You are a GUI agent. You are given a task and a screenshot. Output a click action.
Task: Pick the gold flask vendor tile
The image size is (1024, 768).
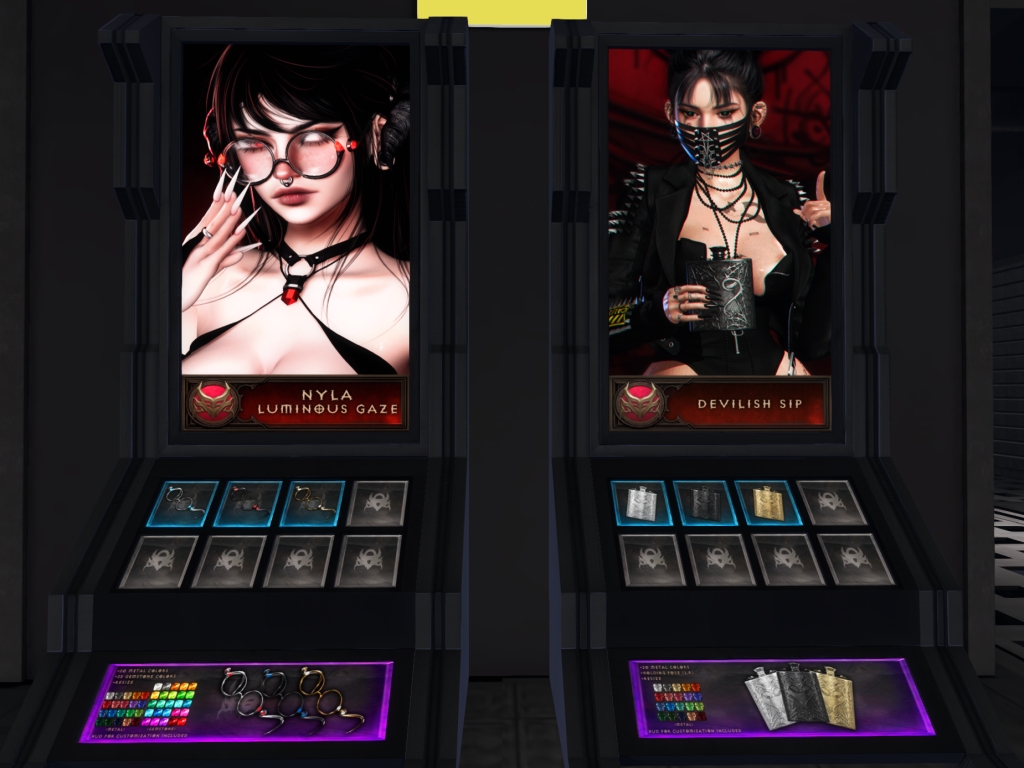click(x=769, y=503)
